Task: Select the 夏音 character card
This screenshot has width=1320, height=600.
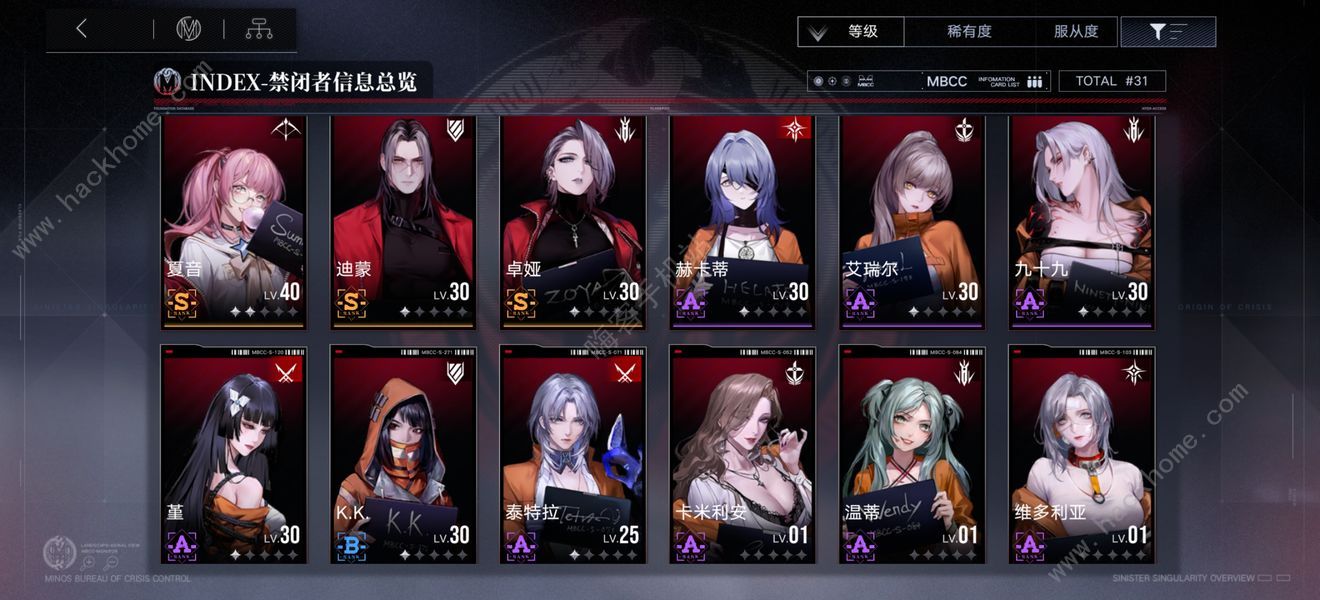Action: (x=234, y=222)
